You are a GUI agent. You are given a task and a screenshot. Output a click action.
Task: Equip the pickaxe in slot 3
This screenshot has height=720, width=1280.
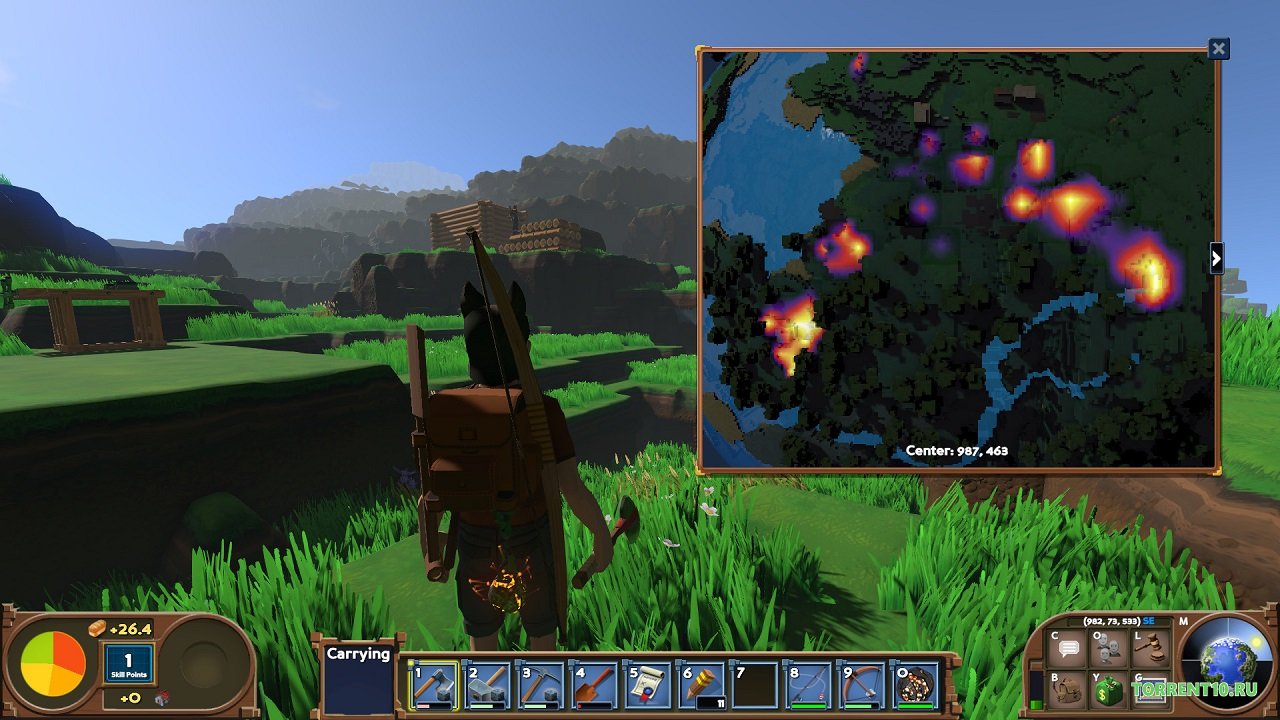(542, 686)
